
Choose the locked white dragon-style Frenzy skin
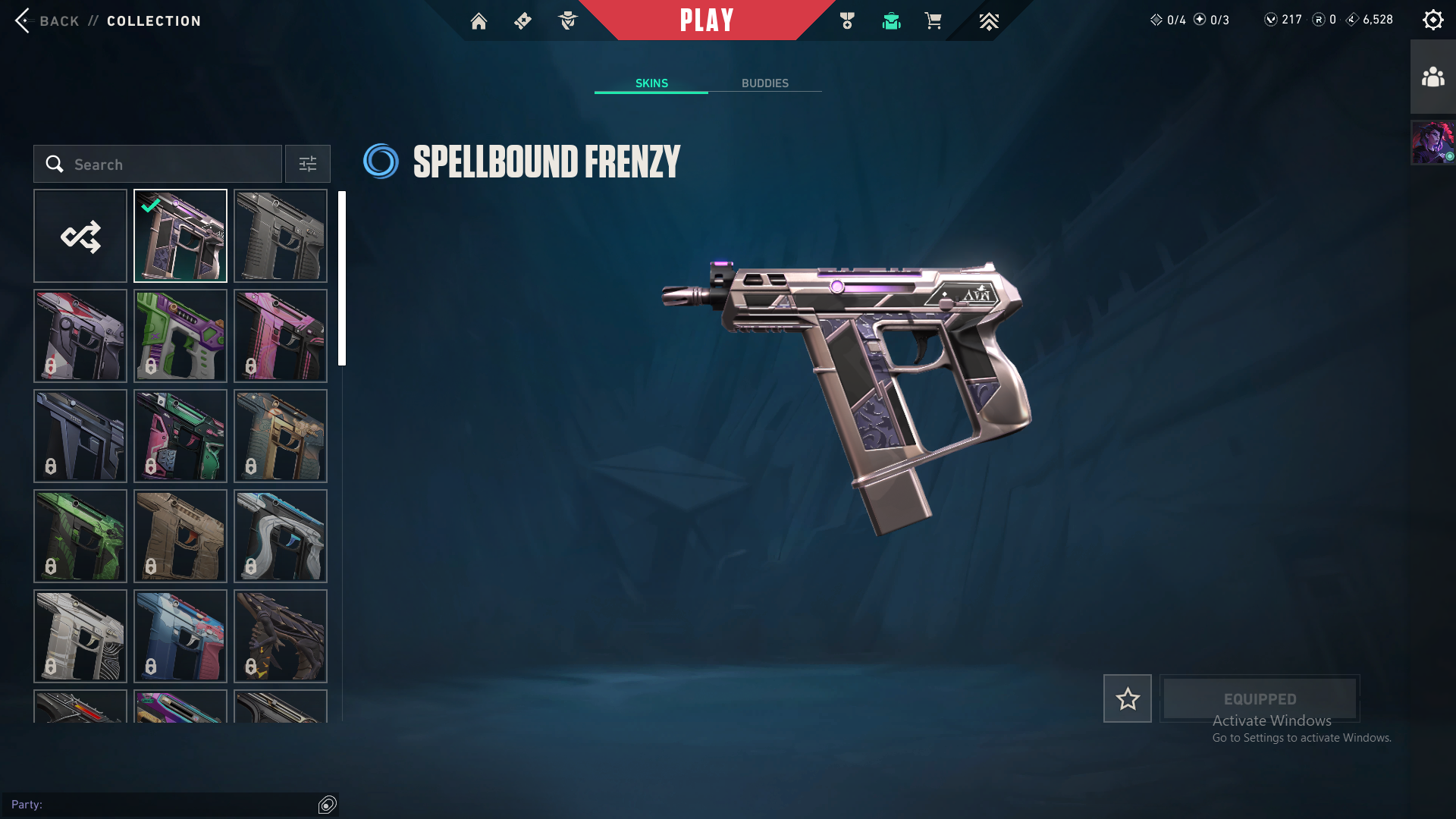click(281, 536)
